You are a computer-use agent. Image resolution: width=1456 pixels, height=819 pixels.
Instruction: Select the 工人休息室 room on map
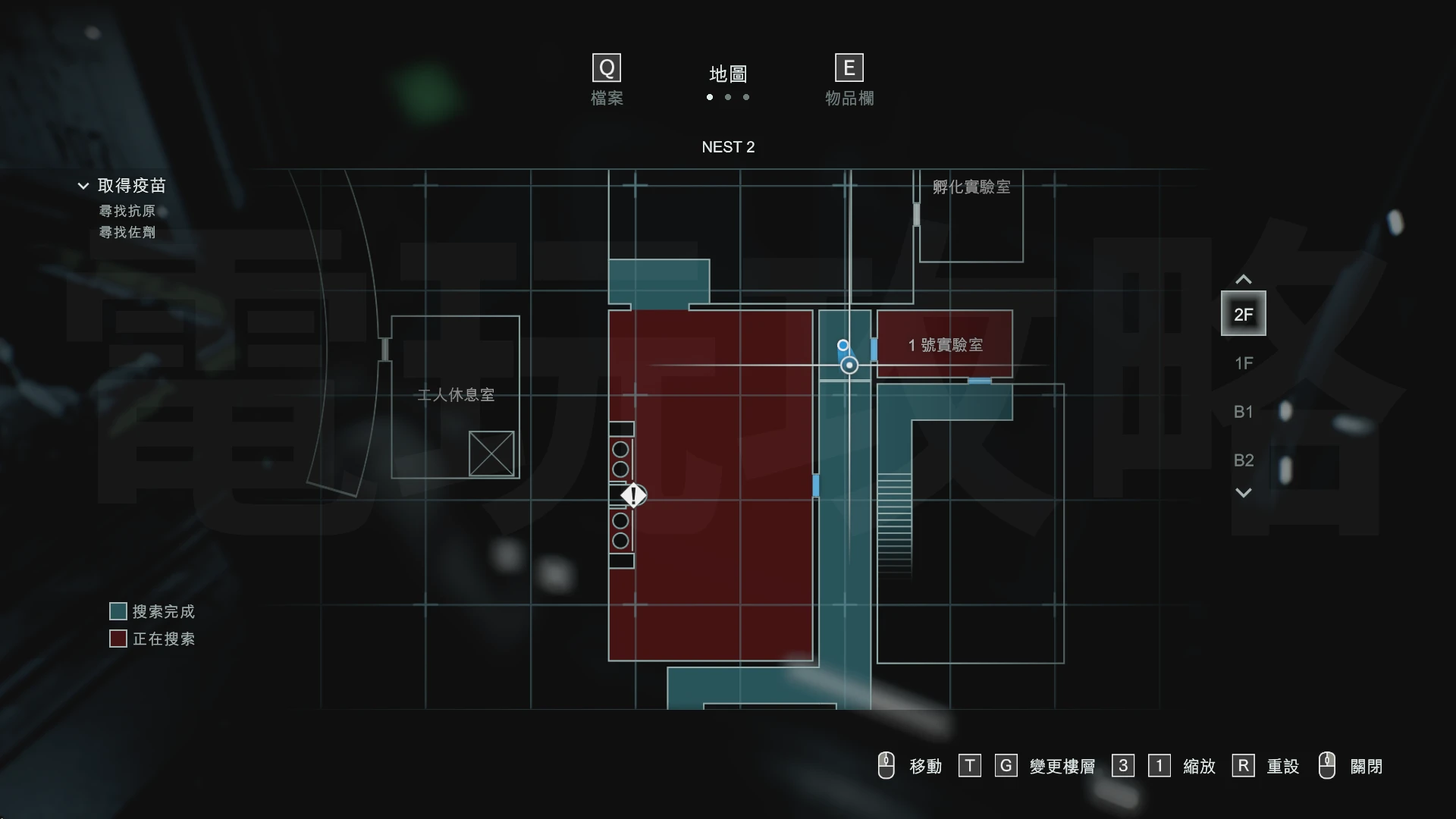(455, 395)
